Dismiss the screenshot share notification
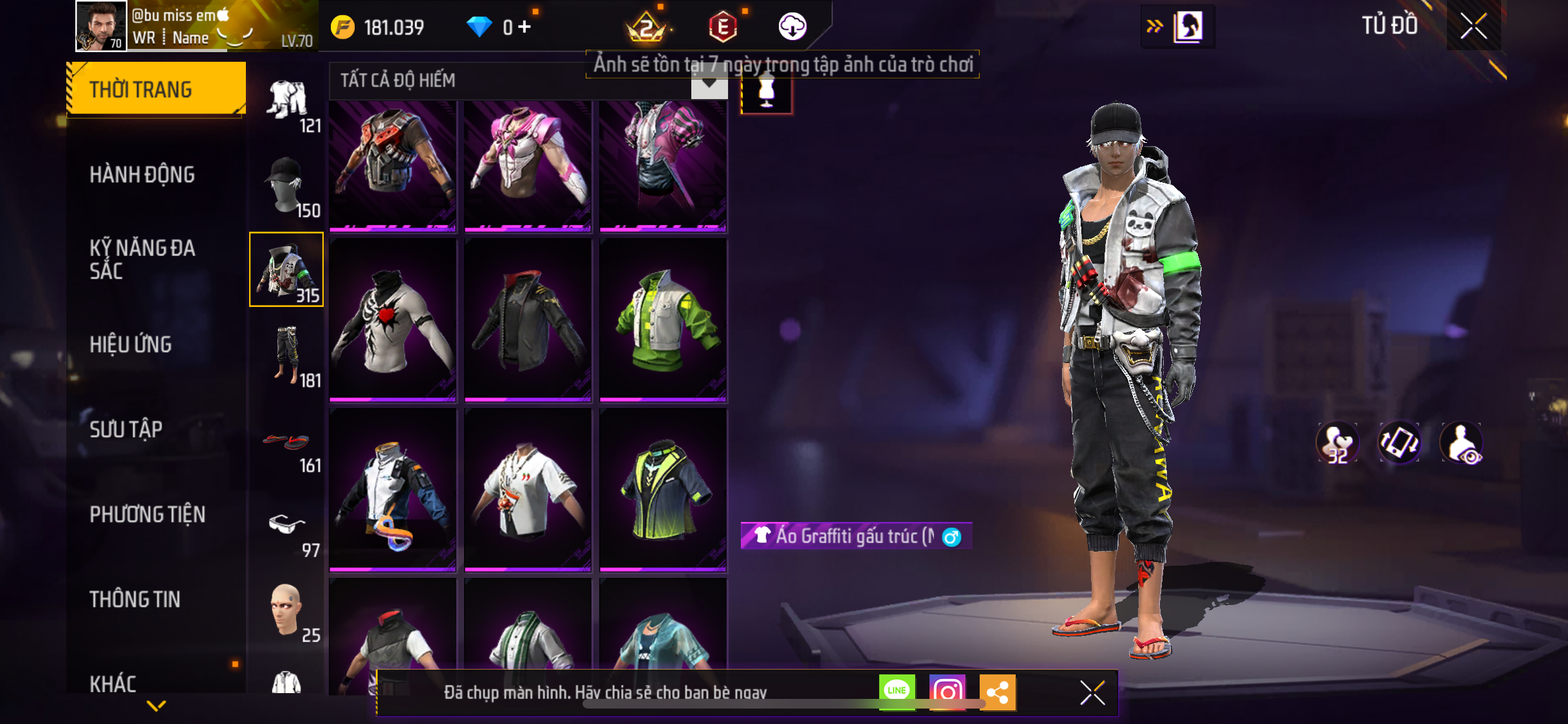Image resolution: width=1568 pixels, height=724 pixels. (x=1092, y=693)
